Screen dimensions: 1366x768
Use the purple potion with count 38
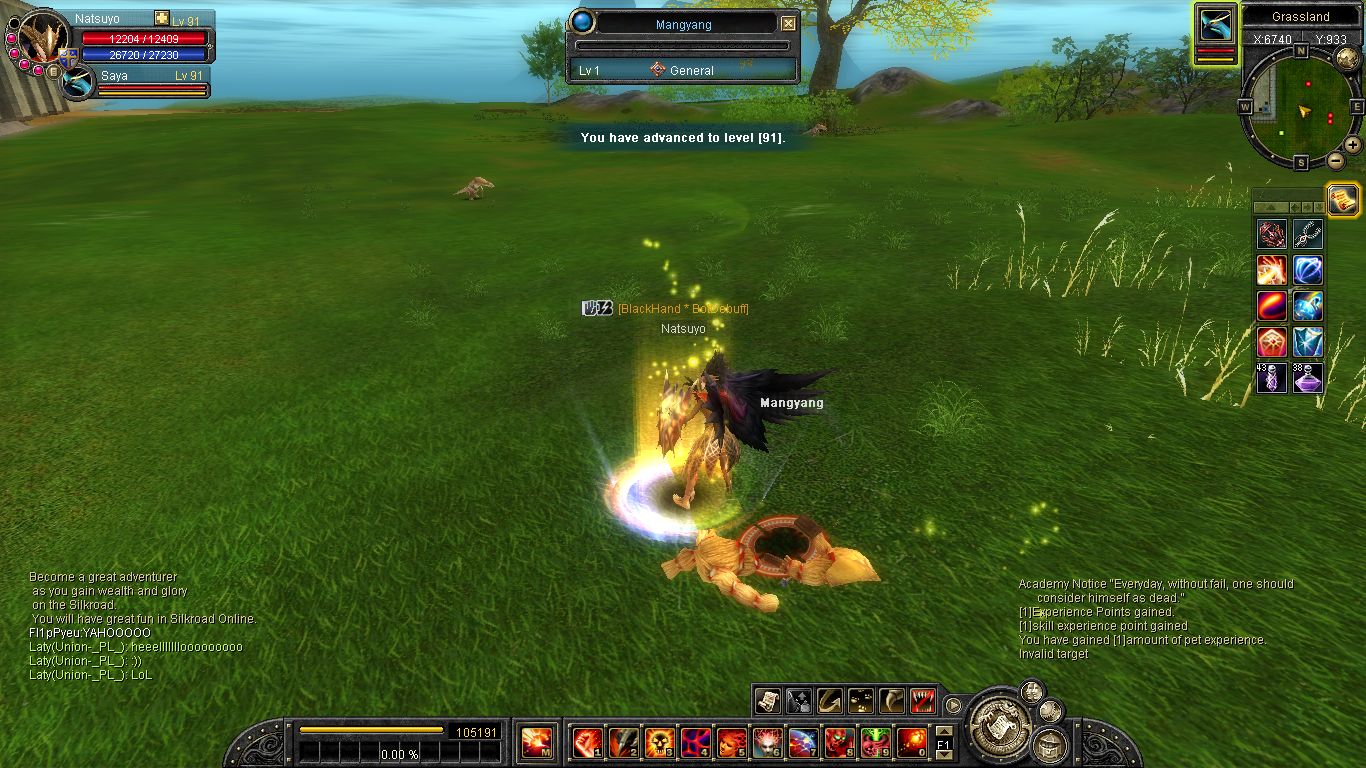pyautogui.click(x=1308, y=377)
